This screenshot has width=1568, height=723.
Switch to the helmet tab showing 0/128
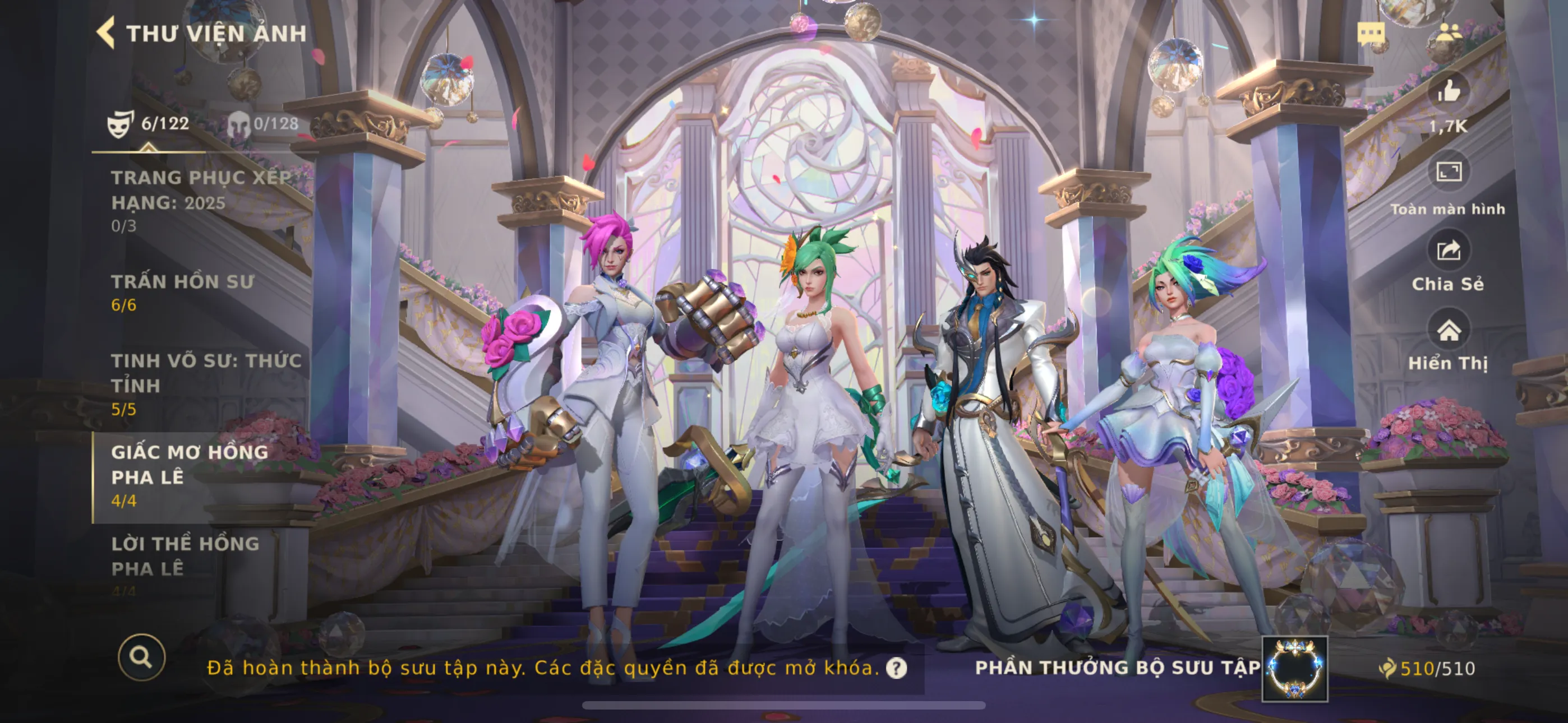(263, 123)
